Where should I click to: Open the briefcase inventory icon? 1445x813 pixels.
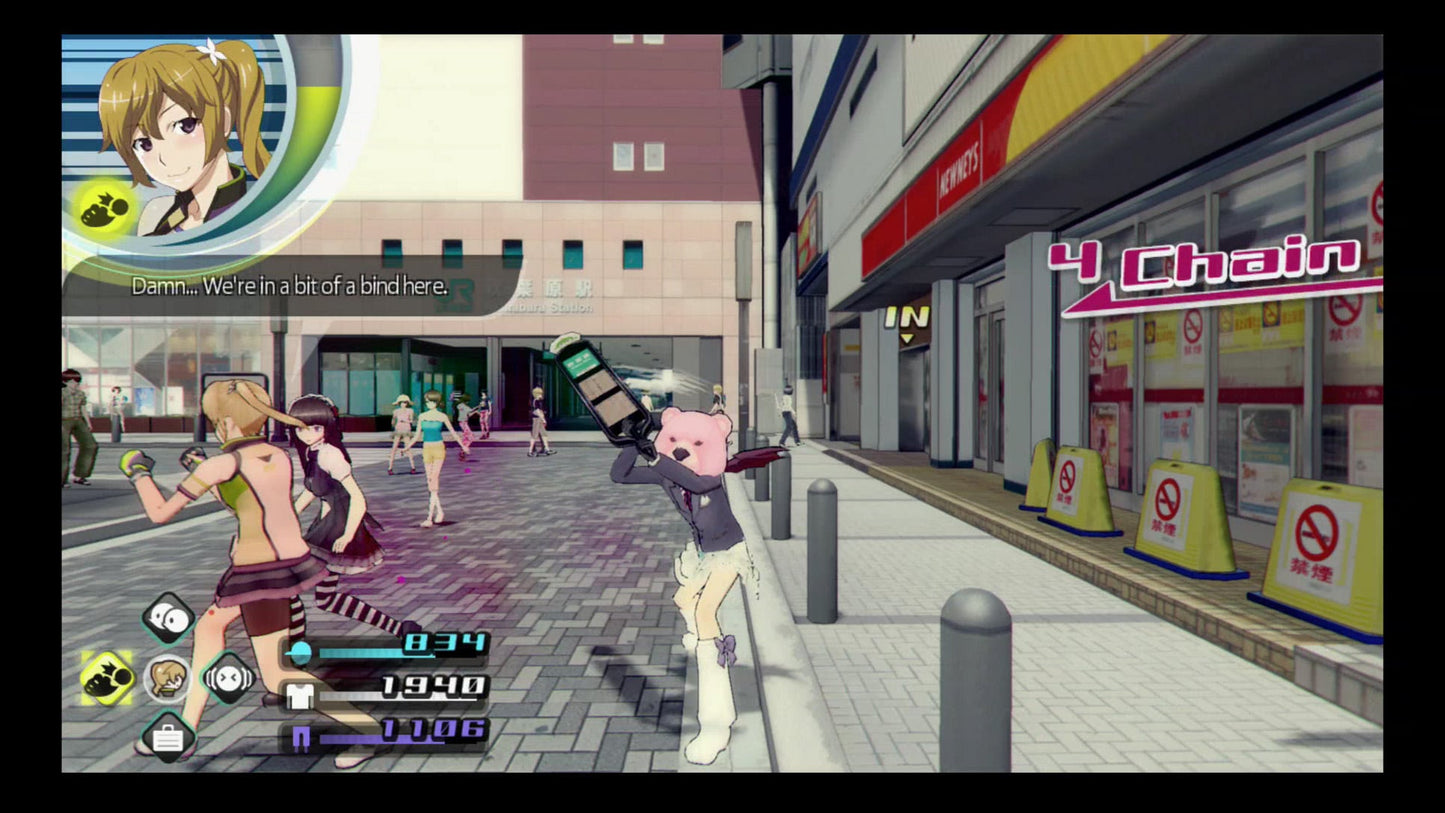coord(170,739)
